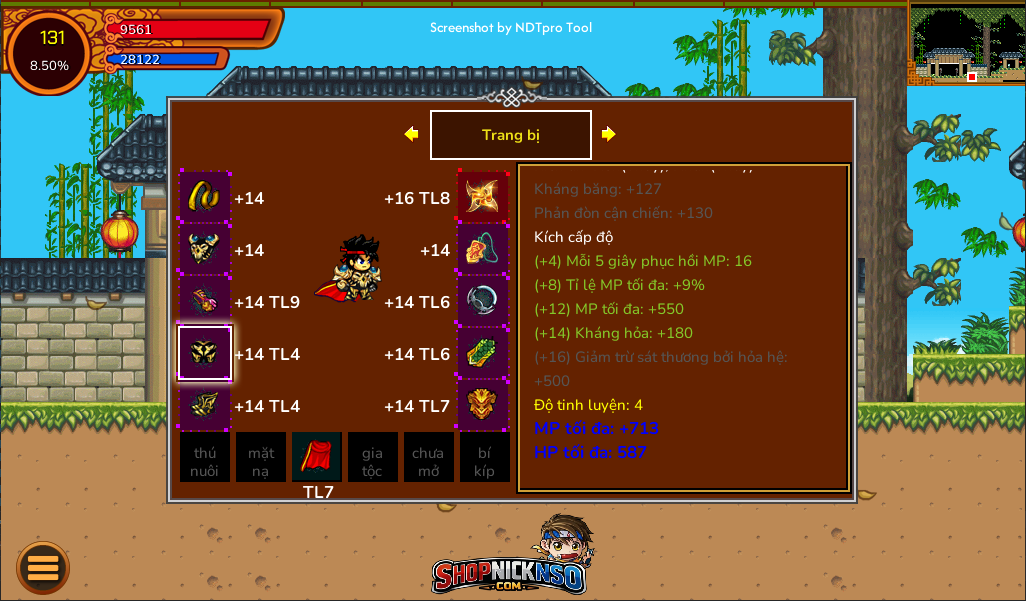The image size is (1026, 601).
Task: Open the gia tộc clan slot
Action: 373,458
